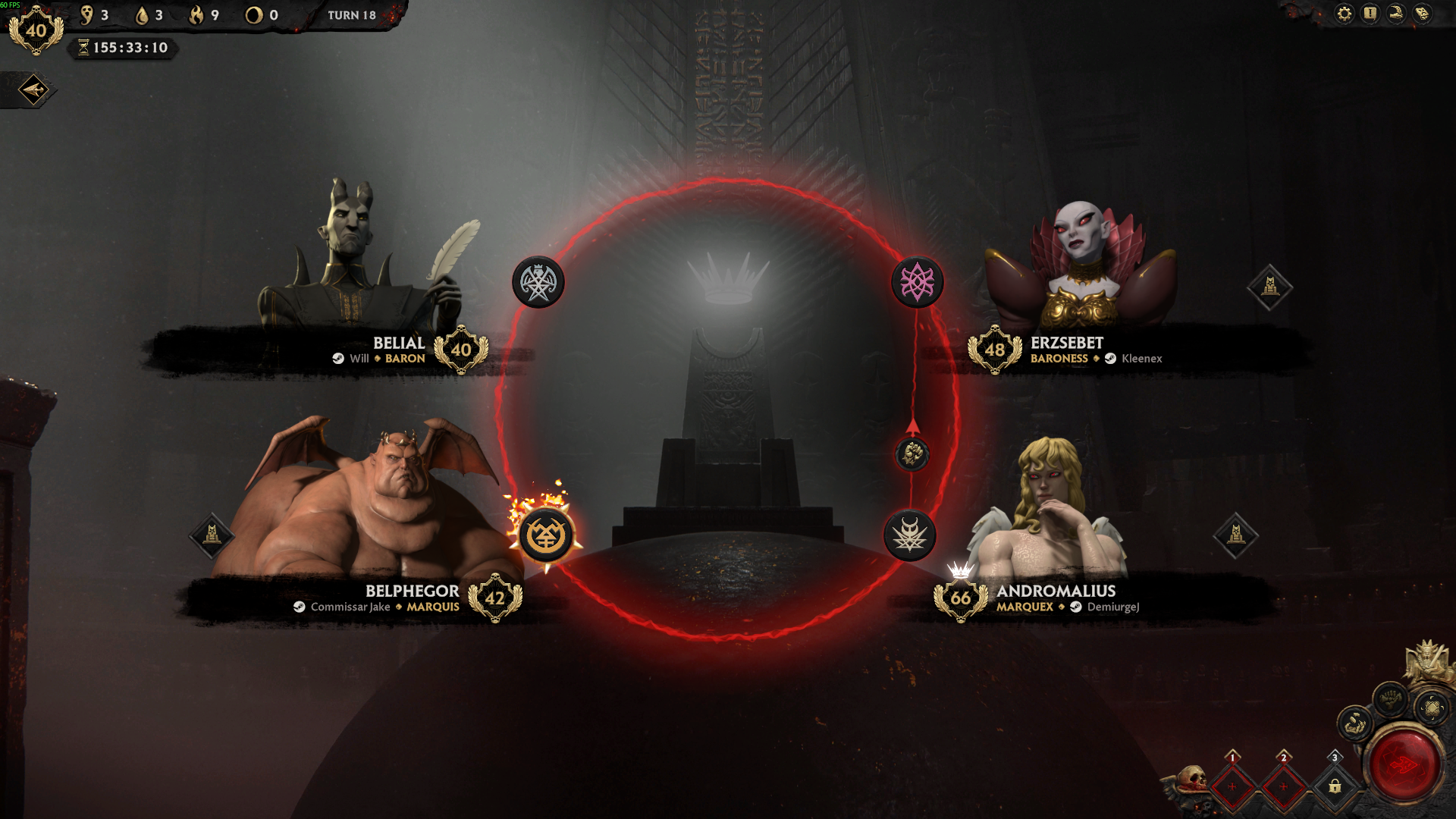The height and width of the screenshot is (819, 1456).
Task: Open the hand-with-quill icon
Action: click(1396, 14)
